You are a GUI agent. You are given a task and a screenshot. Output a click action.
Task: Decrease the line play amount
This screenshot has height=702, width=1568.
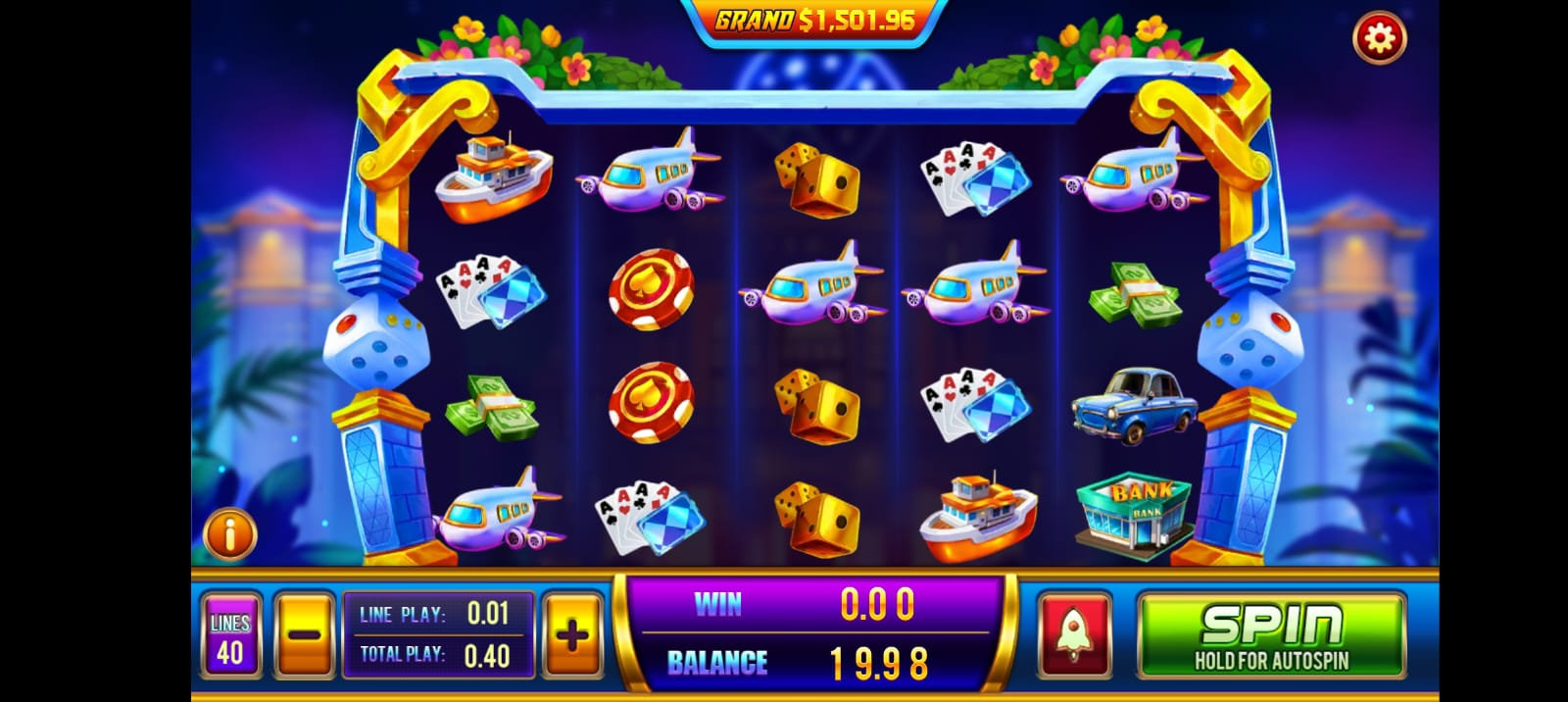[x=305, y=634]
